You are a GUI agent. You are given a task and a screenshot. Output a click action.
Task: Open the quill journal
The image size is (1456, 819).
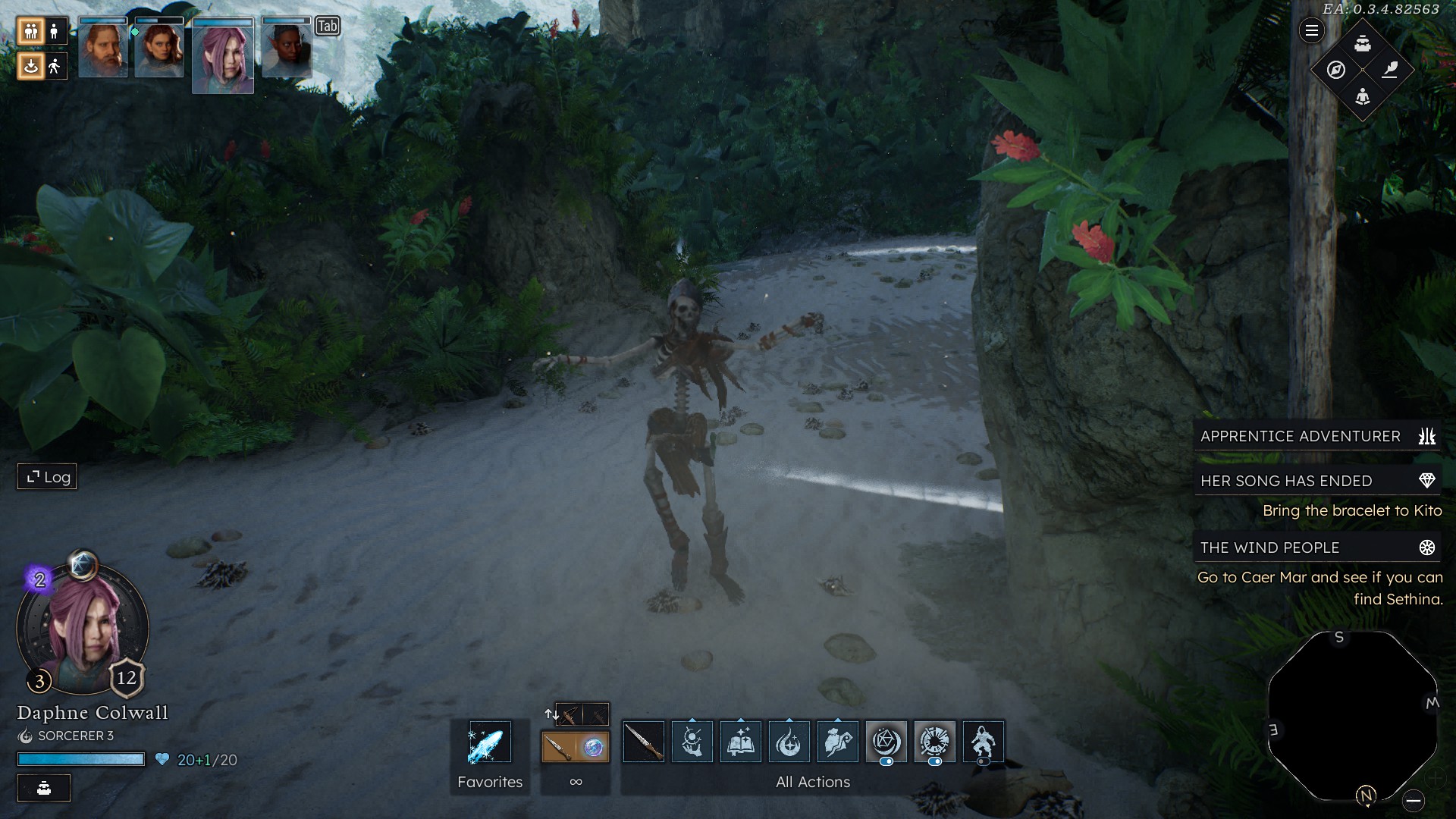tap(1390, 70)
